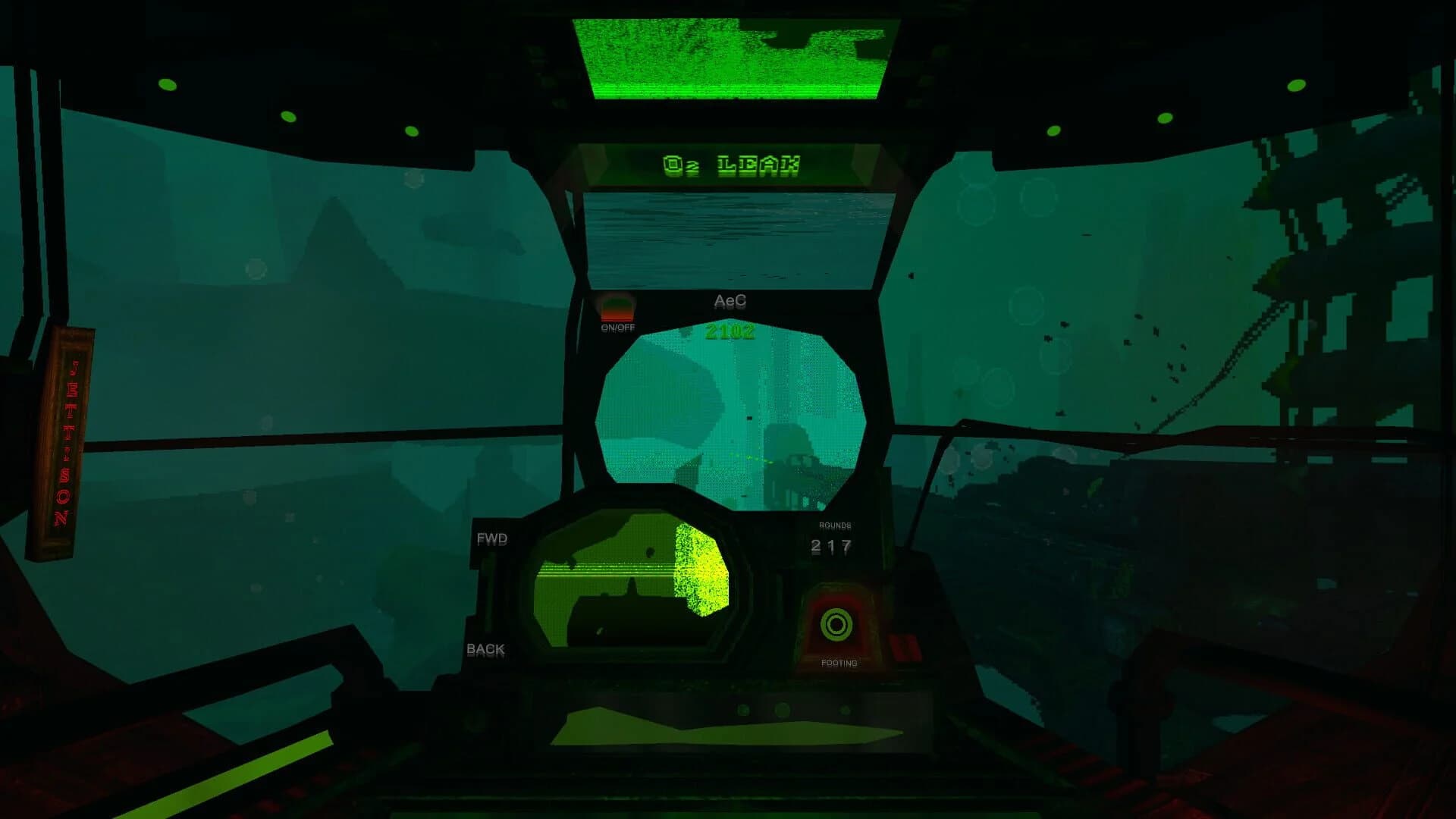Click the AeC label above the viewport
The height and width of the screenshot is (819, 1456).
point(730,301)
